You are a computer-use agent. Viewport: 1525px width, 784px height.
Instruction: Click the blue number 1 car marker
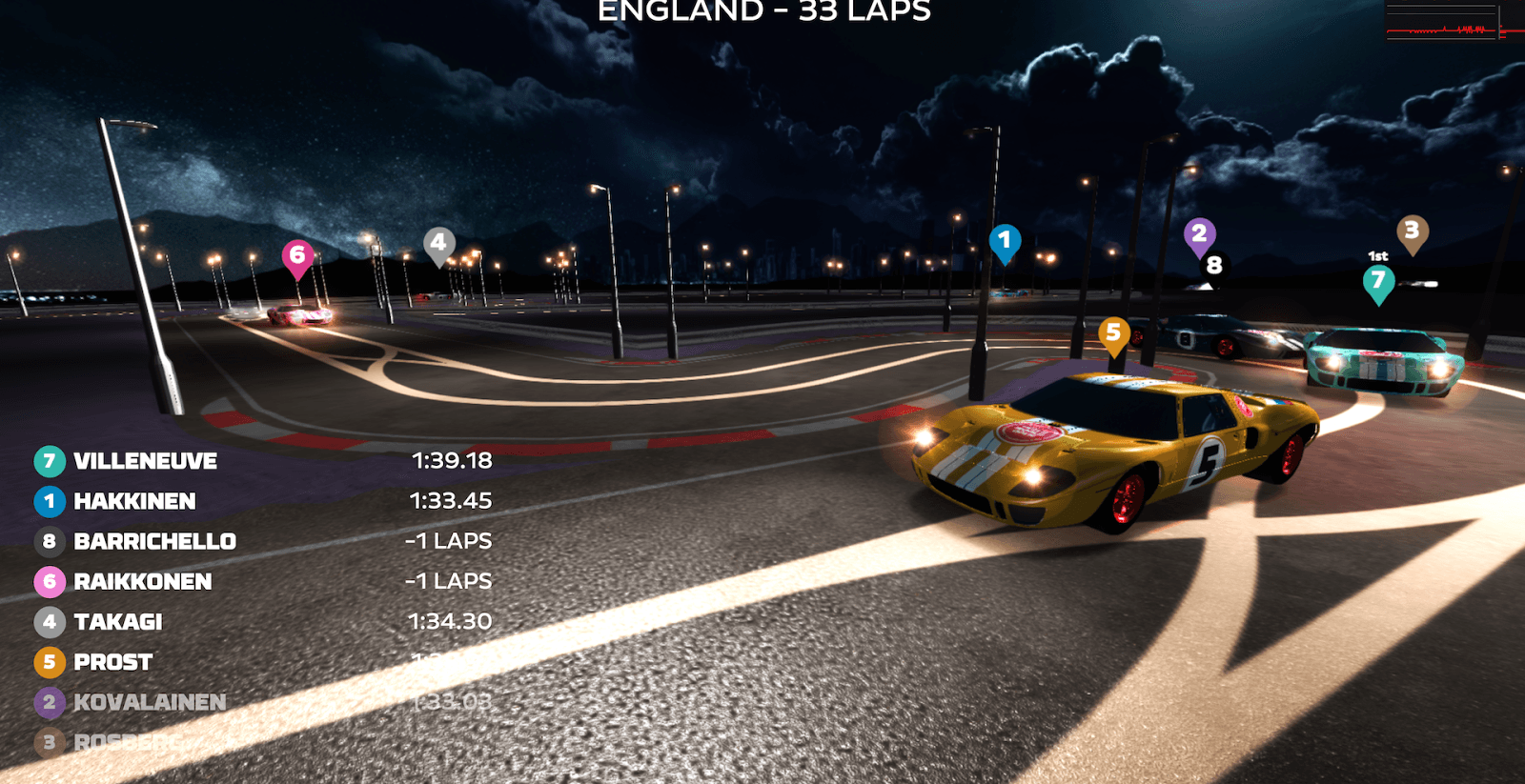click(x=1005, y=241)
